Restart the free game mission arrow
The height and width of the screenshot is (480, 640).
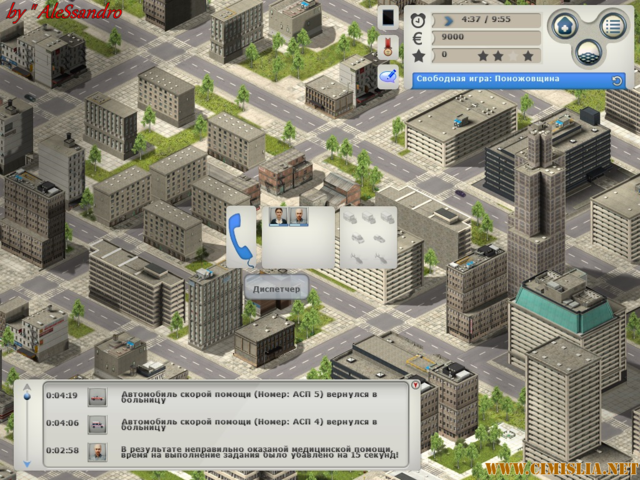(617, 80)
